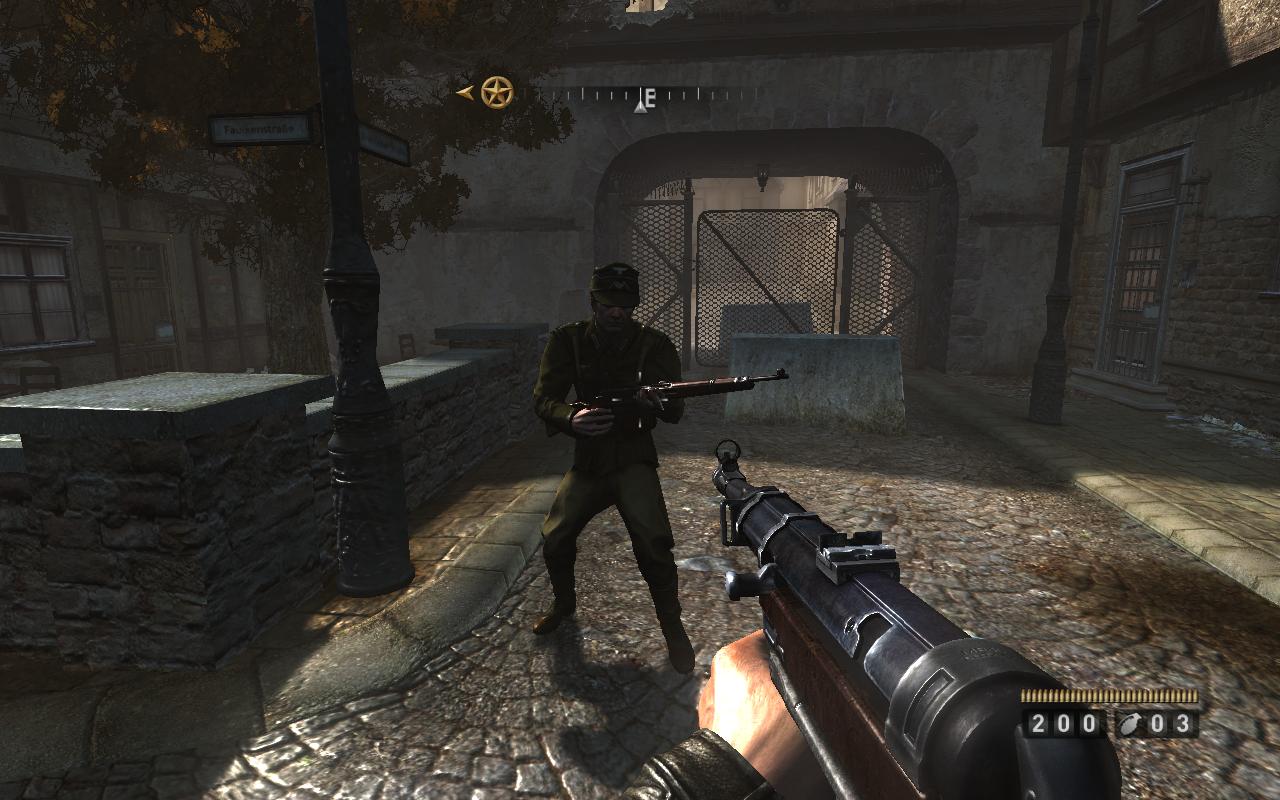Click the compass heading strip
Image resolution: width=1280 pixels, height=800 pixels.
642,96
